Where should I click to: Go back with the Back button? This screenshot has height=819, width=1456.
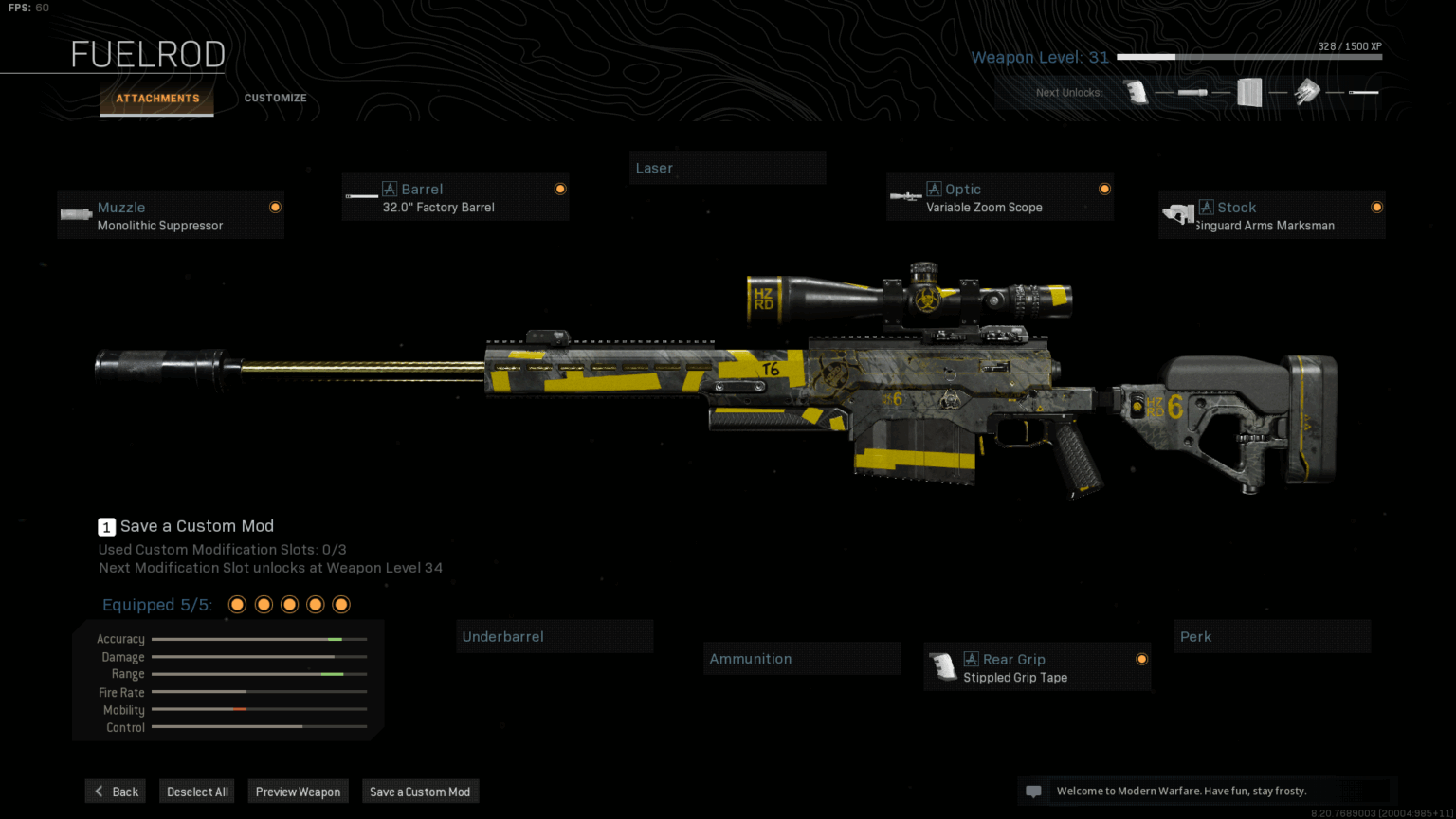(116, 792)
